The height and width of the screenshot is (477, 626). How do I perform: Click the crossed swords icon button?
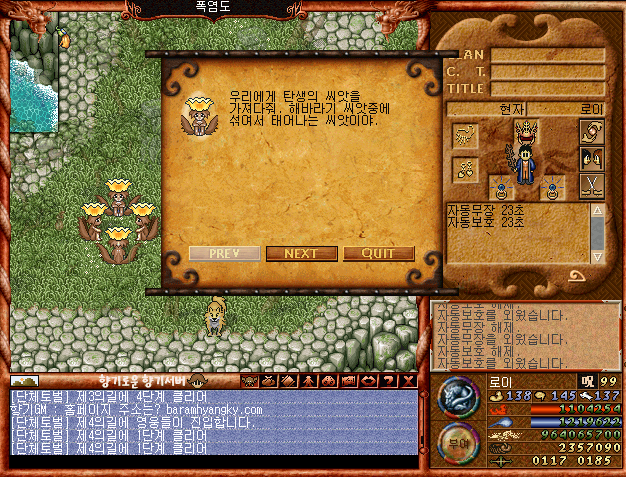coord(592,185)
